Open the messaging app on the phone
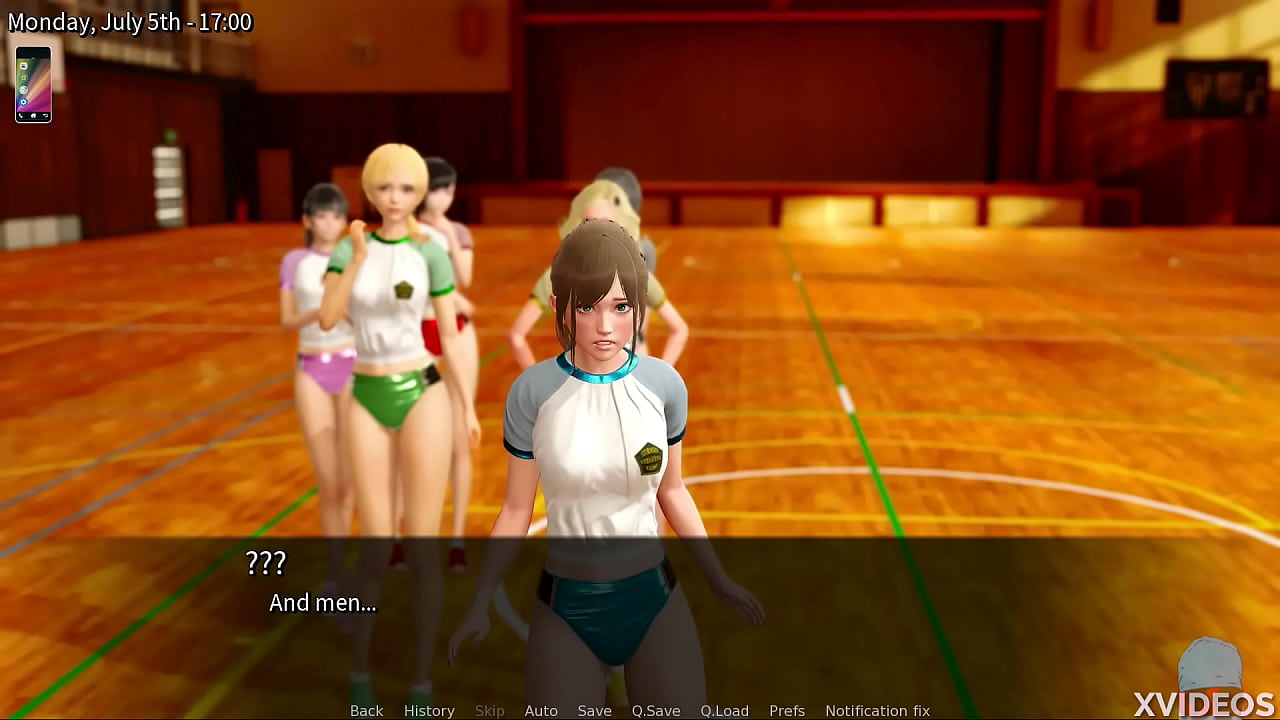 click(x=24, y=66)
